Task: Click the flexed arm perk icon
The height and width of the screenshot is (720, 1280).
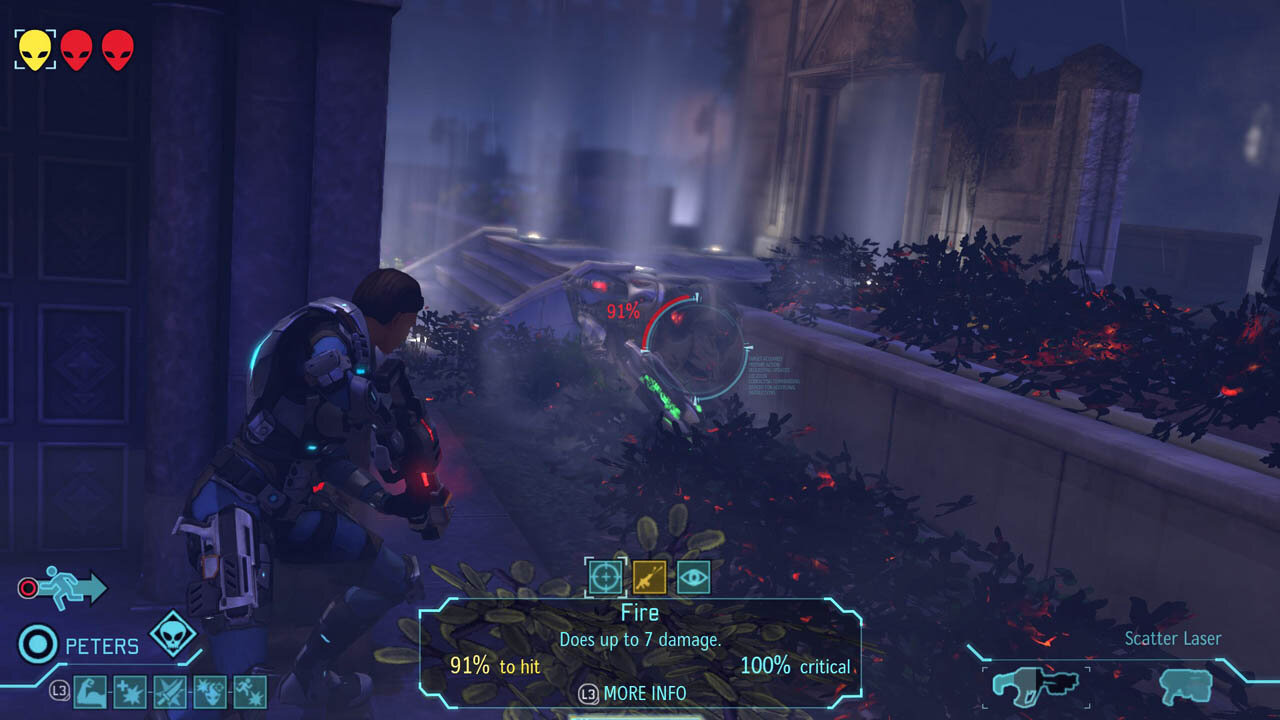Action: click(90, 691)
